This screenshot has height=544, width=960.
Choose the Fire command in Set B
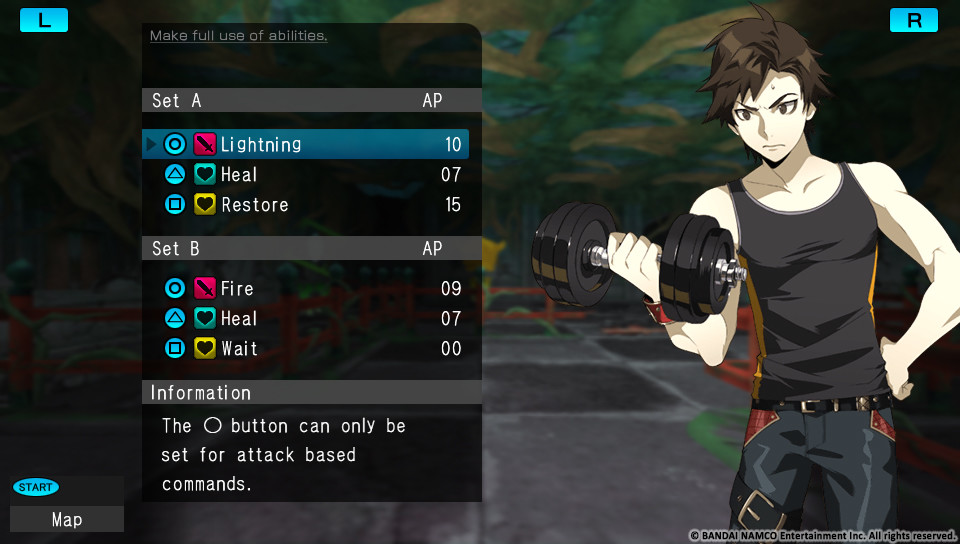click(x=305, y=289)
